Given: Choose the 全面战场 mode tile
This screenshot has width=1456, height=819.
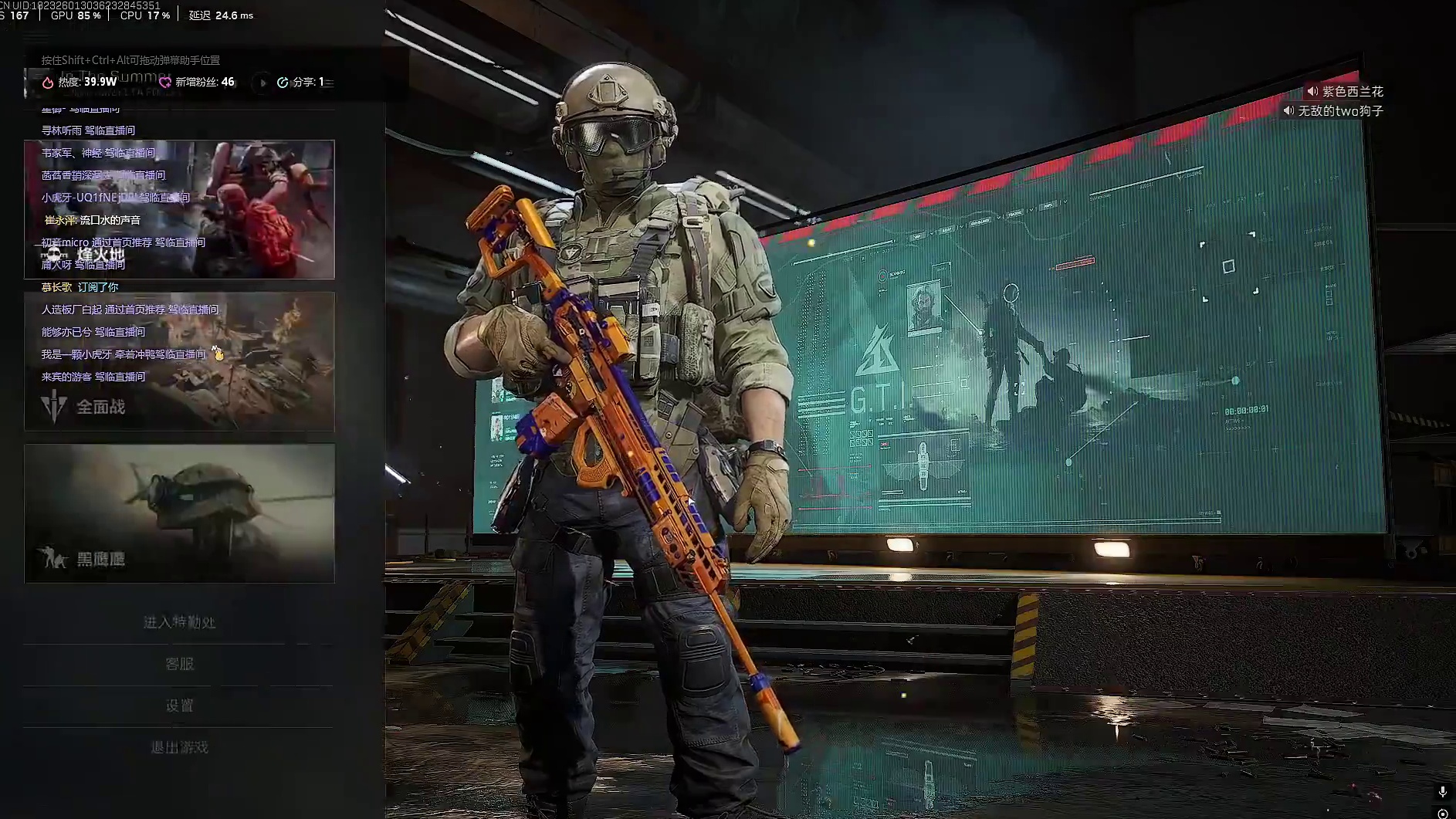Looking at the screenshot, I should (179, 361).
